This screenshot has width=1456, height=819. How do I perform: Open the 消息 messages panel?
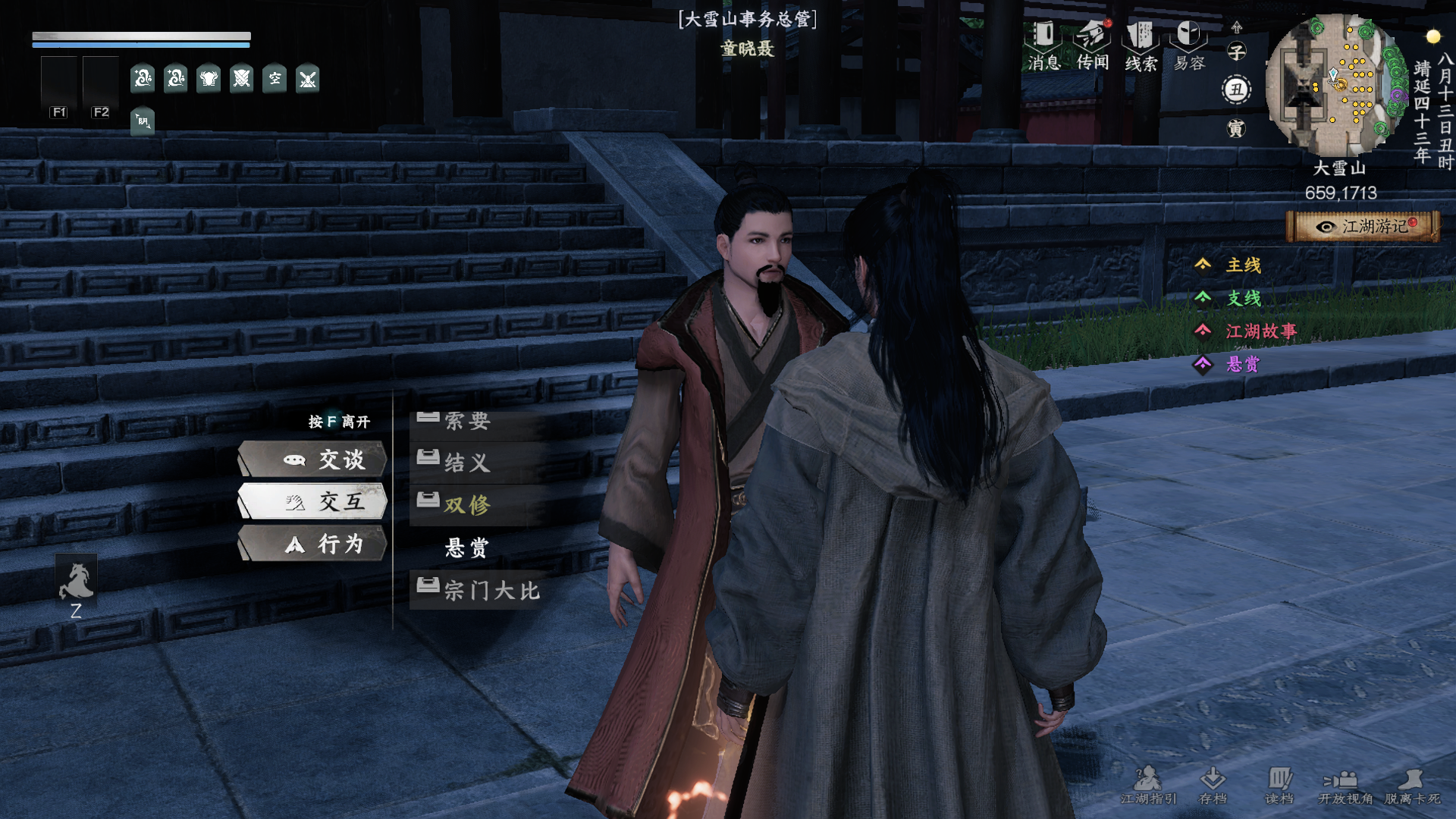coord(1044,45)
